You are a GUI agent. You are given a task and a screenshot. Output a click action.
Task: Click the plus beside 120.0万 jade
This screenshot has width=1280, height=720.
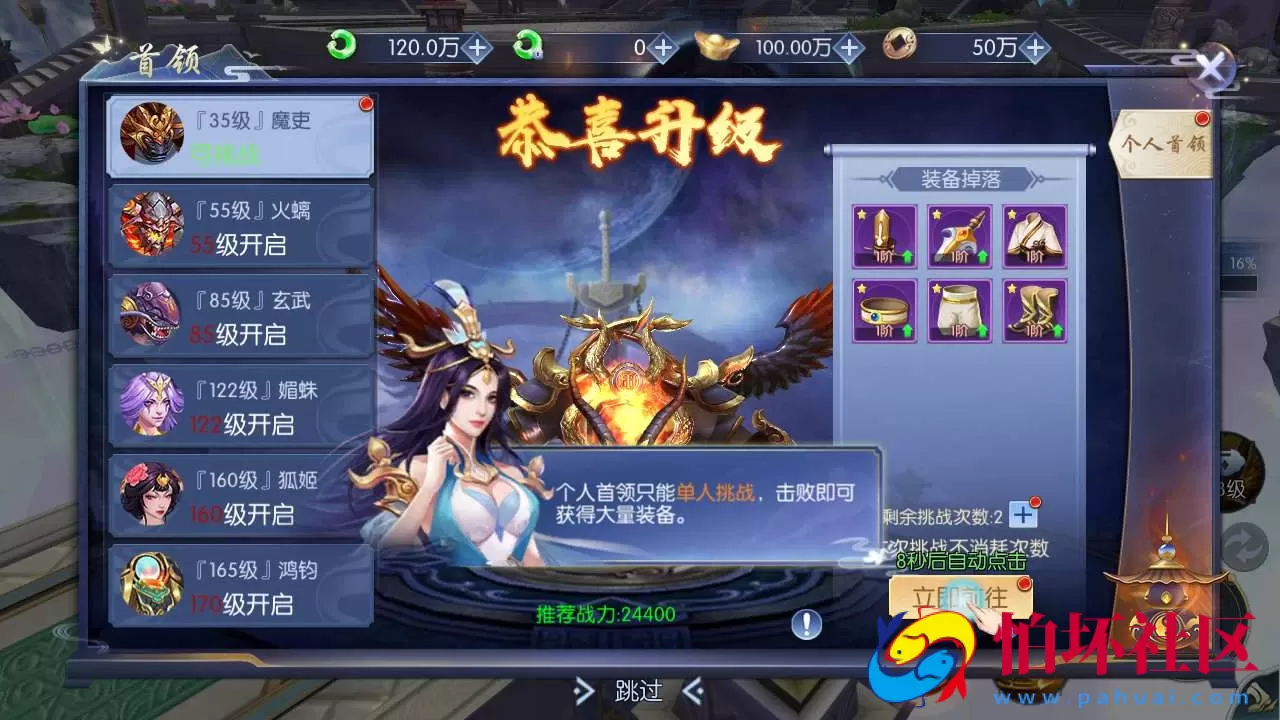coord(480,45)
